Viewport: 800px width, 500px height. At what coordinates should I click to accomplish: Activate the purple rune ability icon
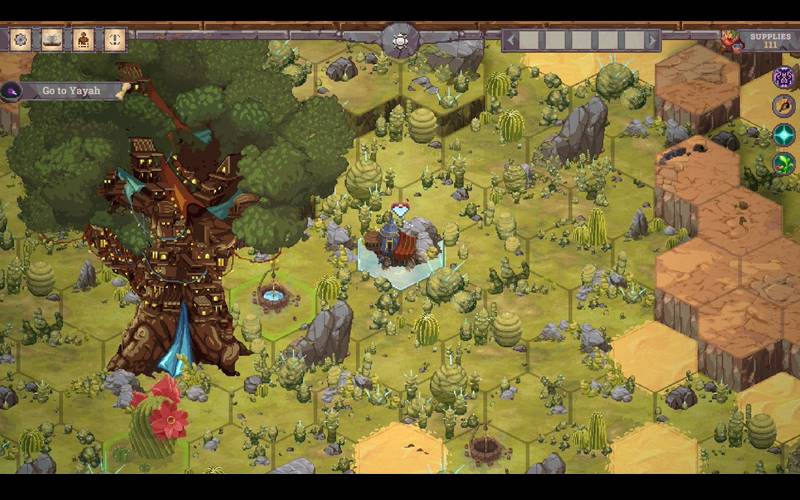pos(784,78)
